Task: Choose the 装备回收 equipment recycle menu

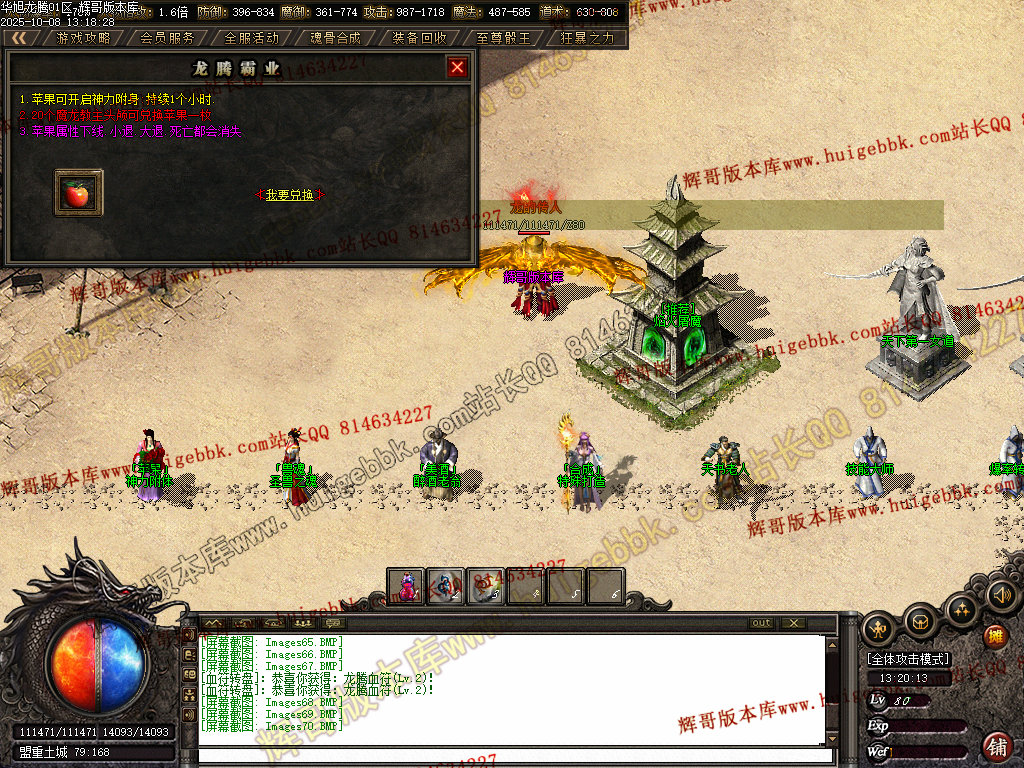Action: pyautogui.click(x=419, y=38)
